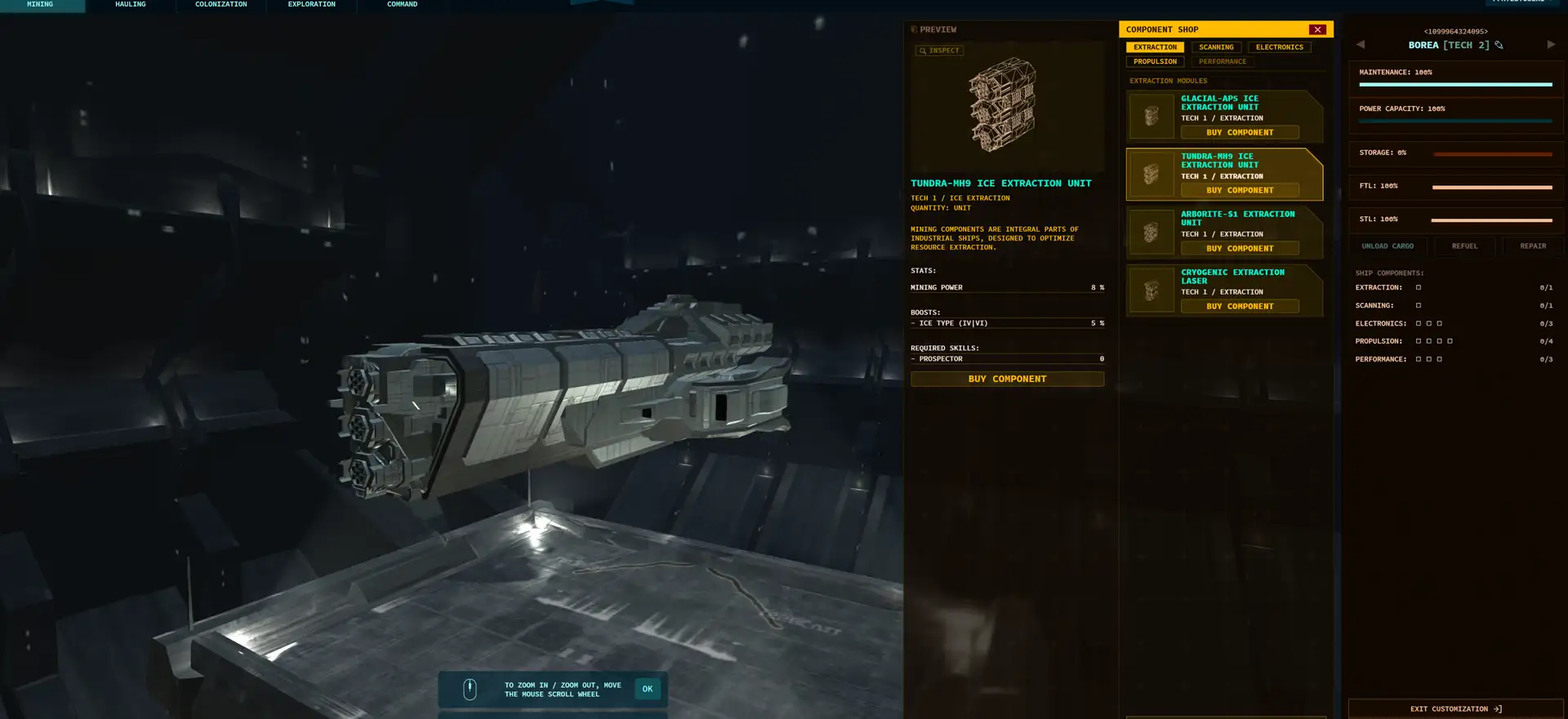Viewport: 1568px width, 719px height.
Task: Switch to the next ship arrow
Action: [1551, 45]
